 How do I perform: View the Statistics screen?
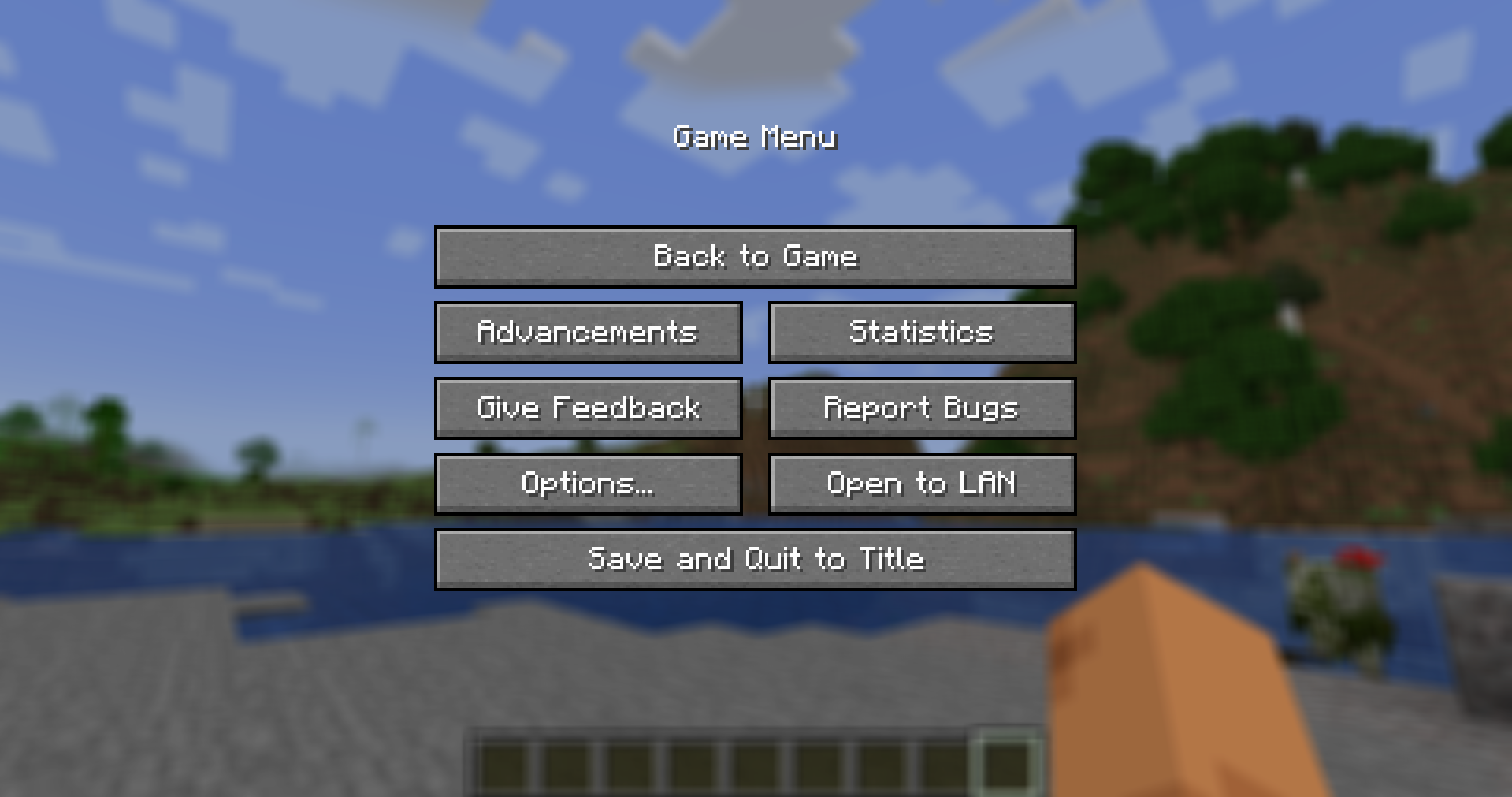pyautogui.click(x=921, y=332)
